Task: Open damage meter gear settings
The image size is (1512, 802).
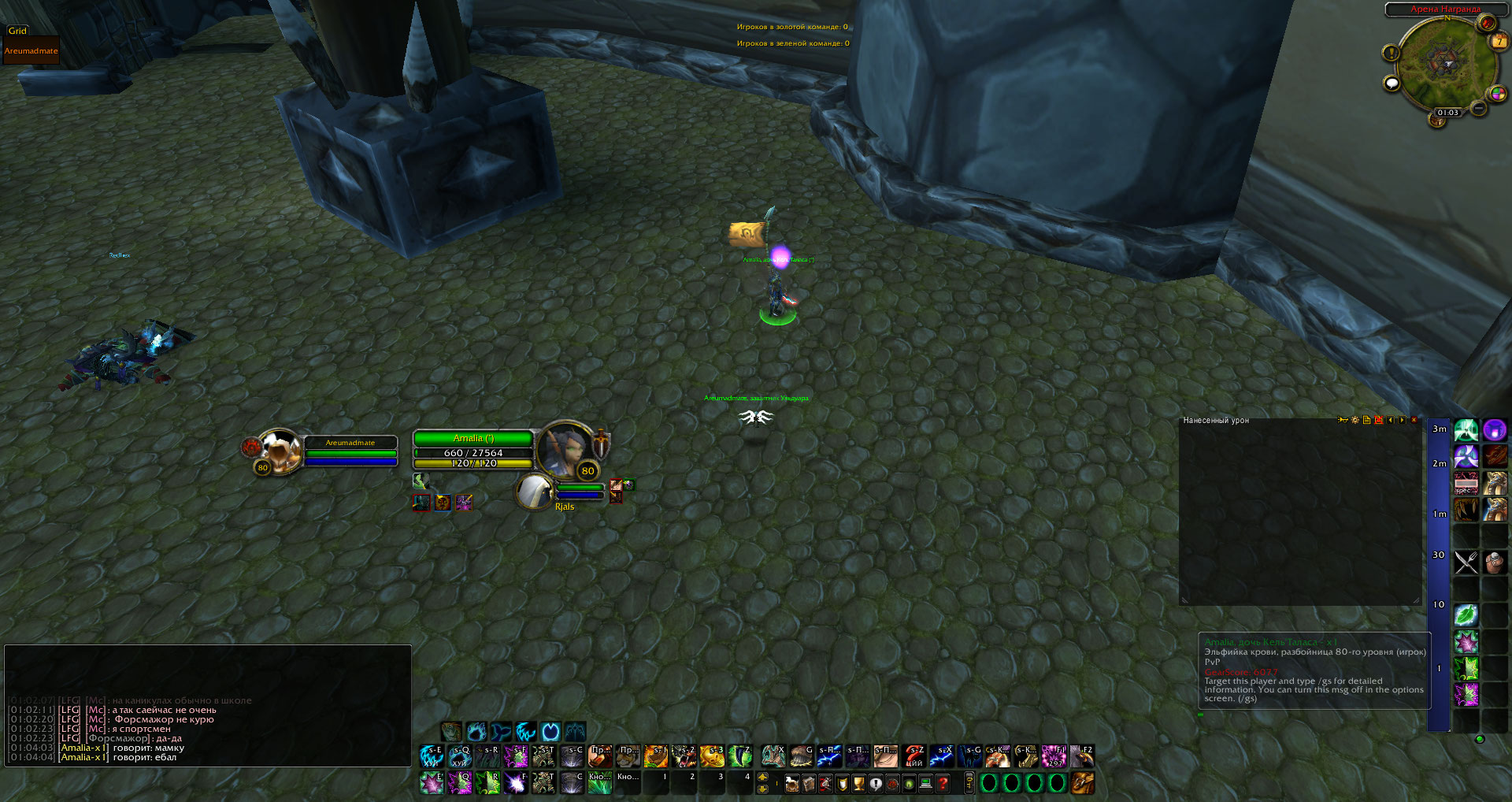Action: [x=1354, y=420]
